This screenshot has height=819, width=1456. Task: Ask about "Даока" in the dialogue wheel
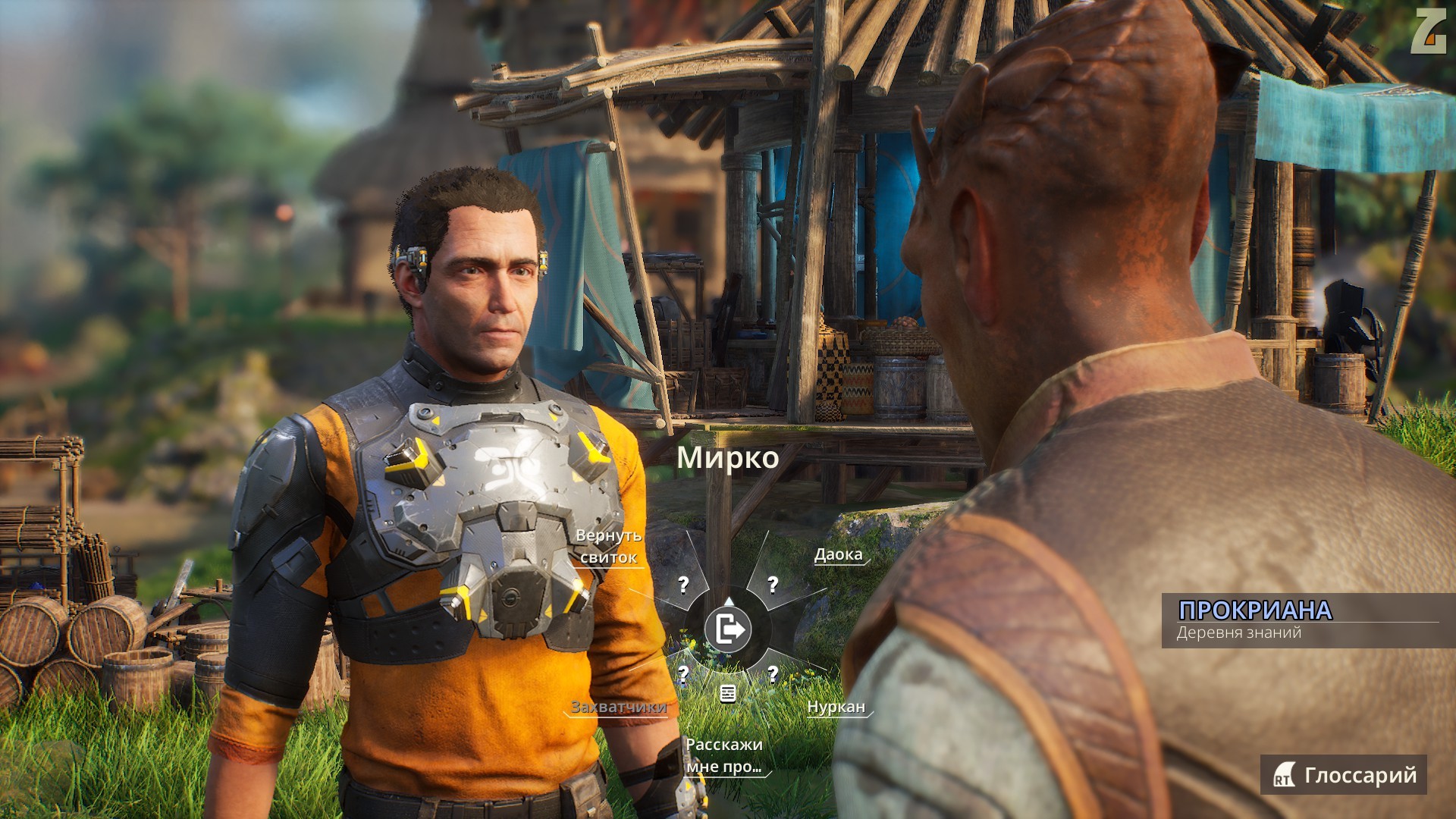click(x=838, y=554)
